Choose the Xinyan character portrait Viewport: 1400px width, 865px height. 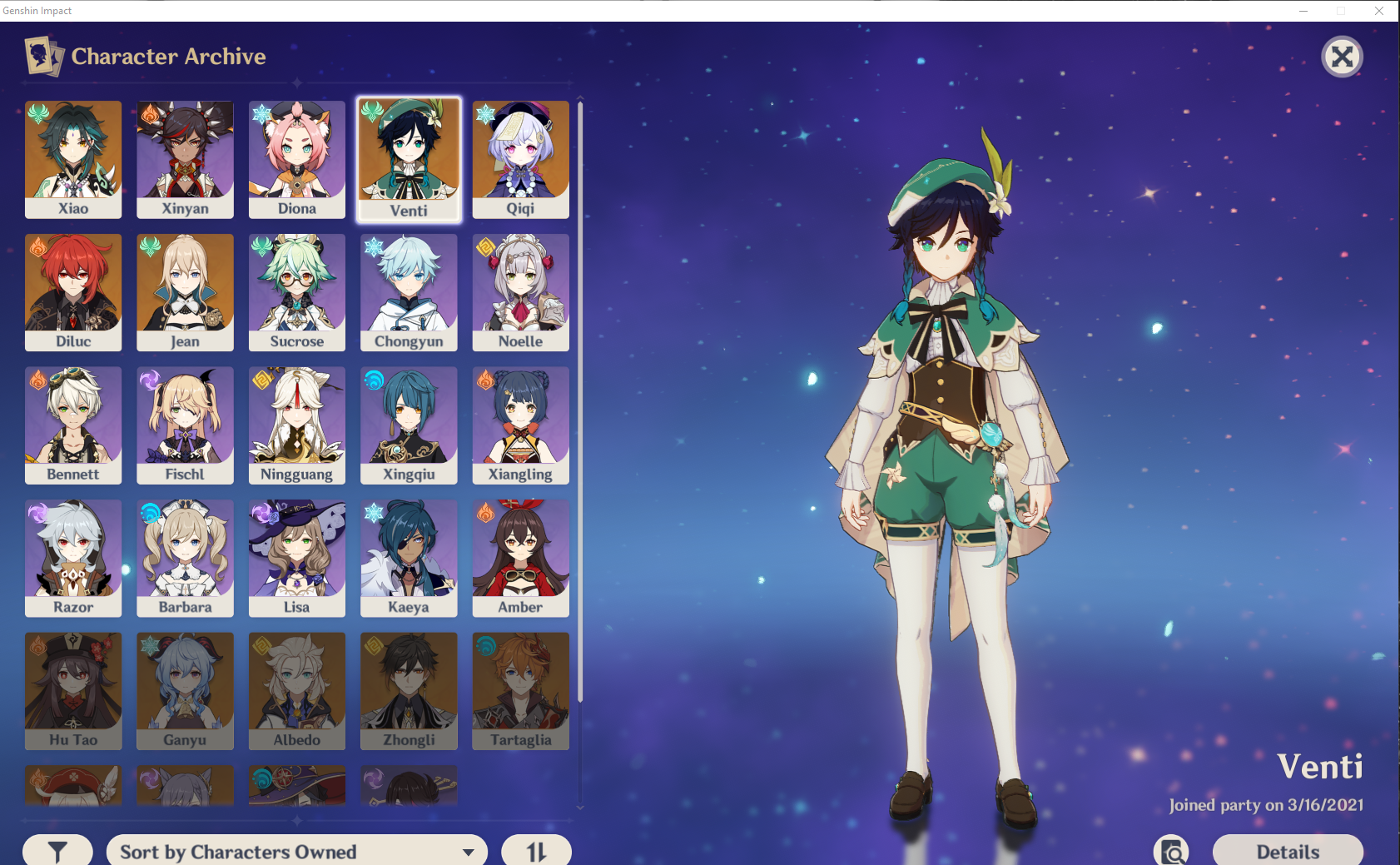(185, 159)
